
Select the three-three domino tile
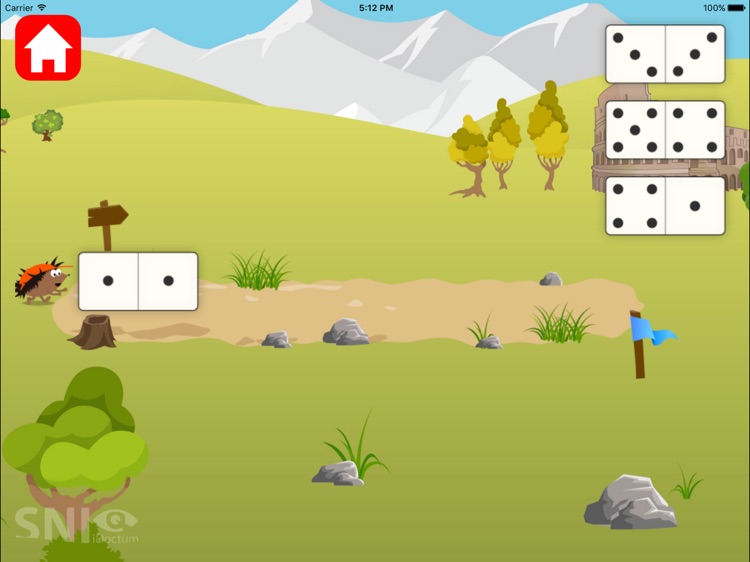(x=665, y=54)
